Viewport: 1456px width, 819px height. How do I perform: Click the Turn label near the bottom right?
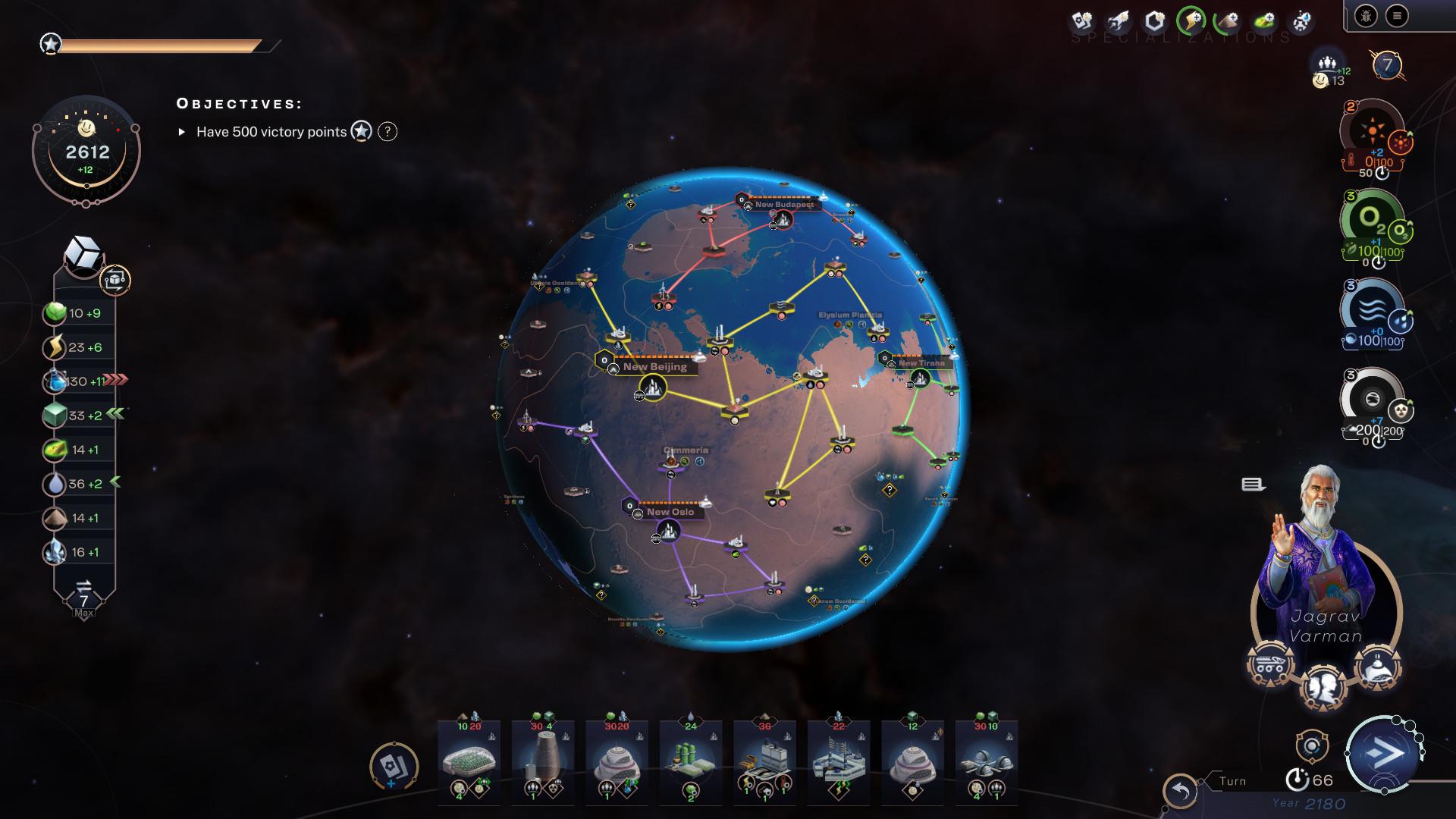[x=1234, y=781]
